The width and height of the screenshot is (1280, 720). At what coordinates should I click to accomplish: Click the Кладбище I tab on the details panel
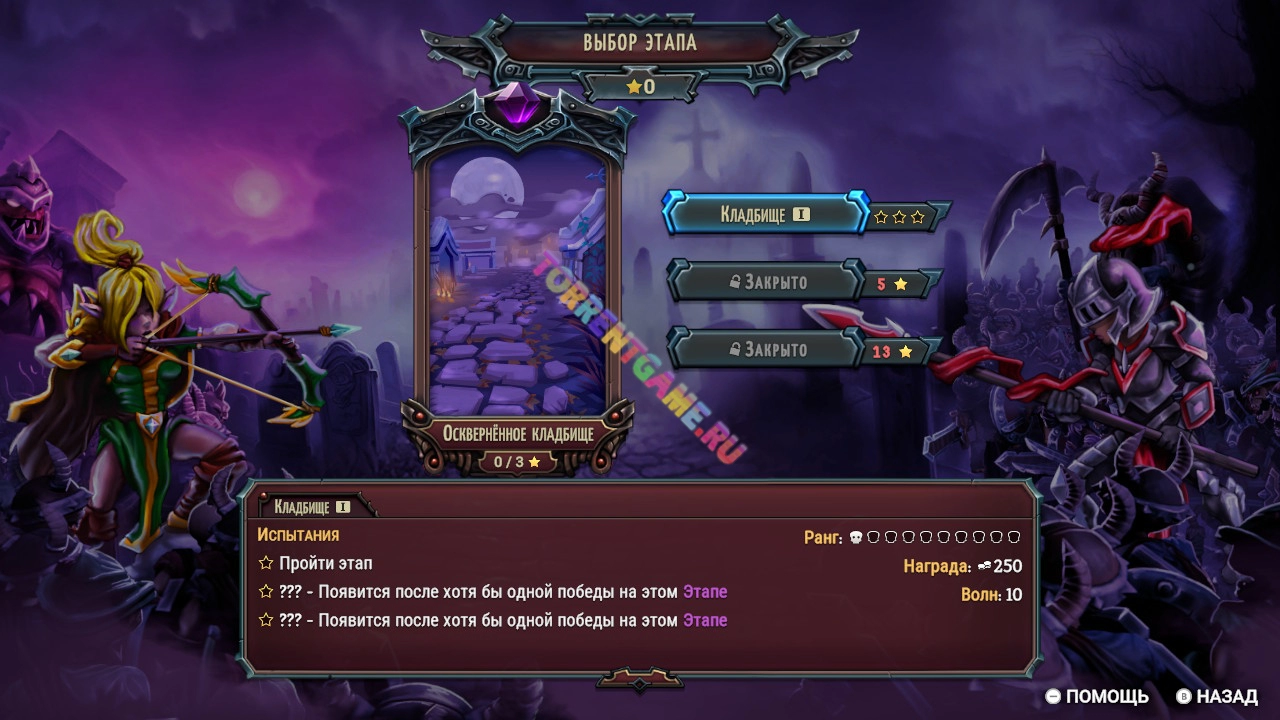tap(312, 507)
